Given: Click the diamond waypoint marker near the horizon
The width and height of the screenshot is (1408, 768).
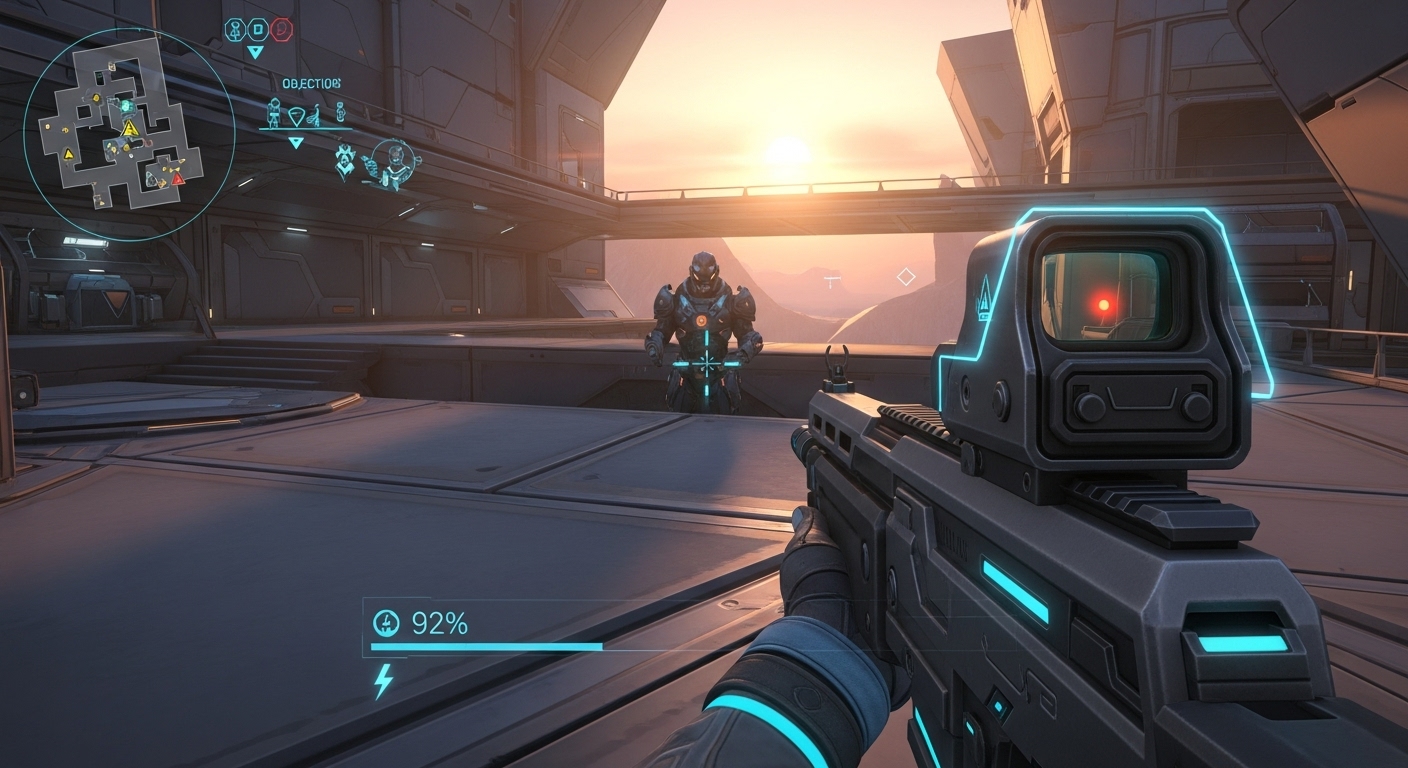Looking at the screenshot, I should [906, 276].
